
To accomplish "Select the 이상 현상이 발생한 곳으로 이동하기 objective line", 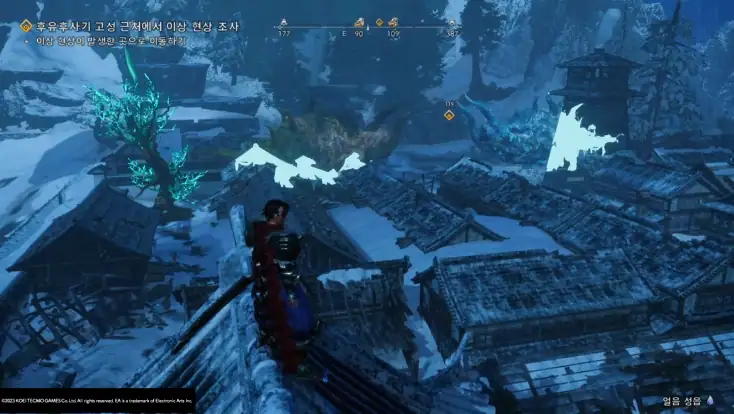I will pyautogui.click(x=112, y=41).
